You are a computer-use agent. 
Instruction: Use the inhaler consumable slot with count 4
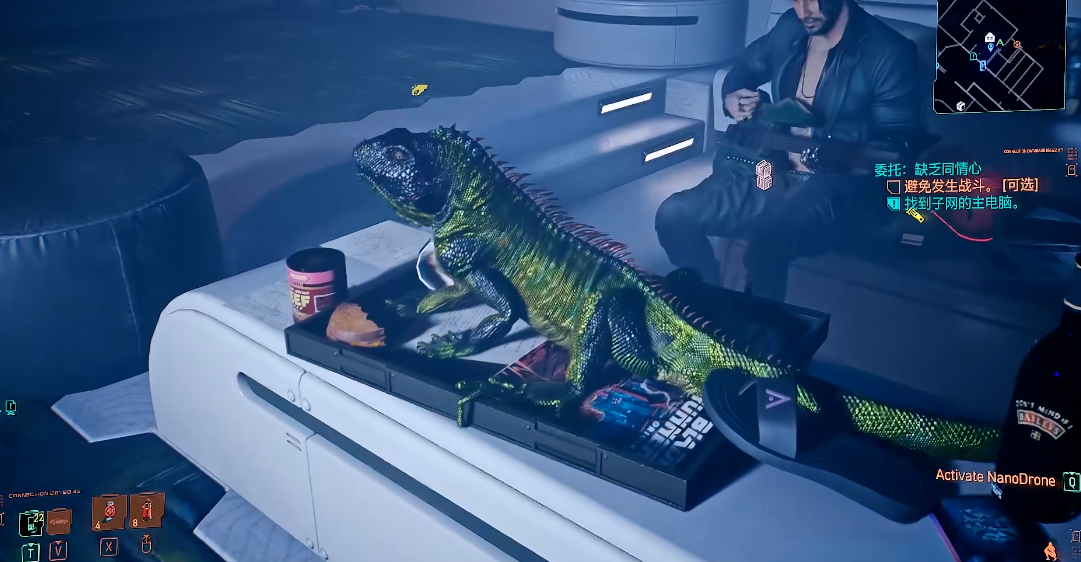108,512
